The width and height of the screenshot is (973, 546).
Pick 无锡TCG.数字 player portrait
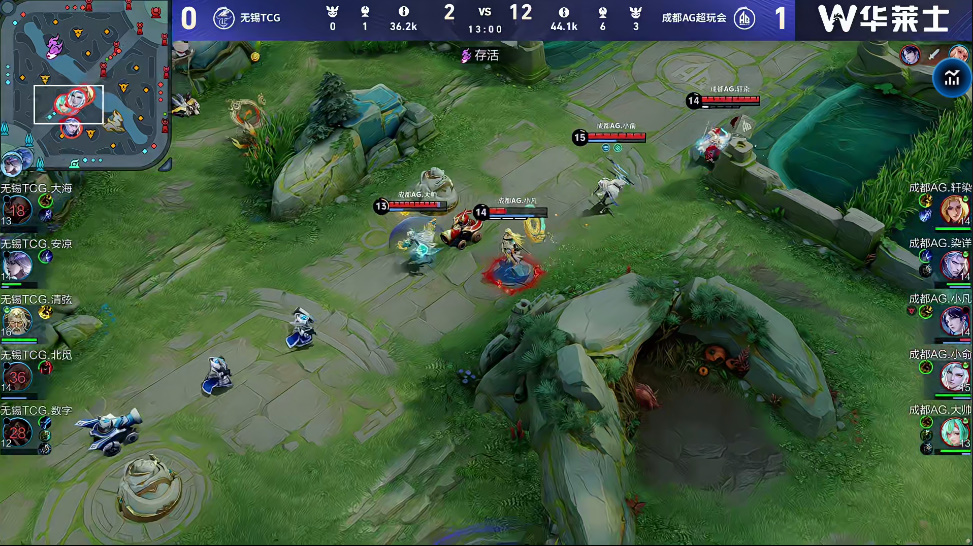click(x=17, y=431)
